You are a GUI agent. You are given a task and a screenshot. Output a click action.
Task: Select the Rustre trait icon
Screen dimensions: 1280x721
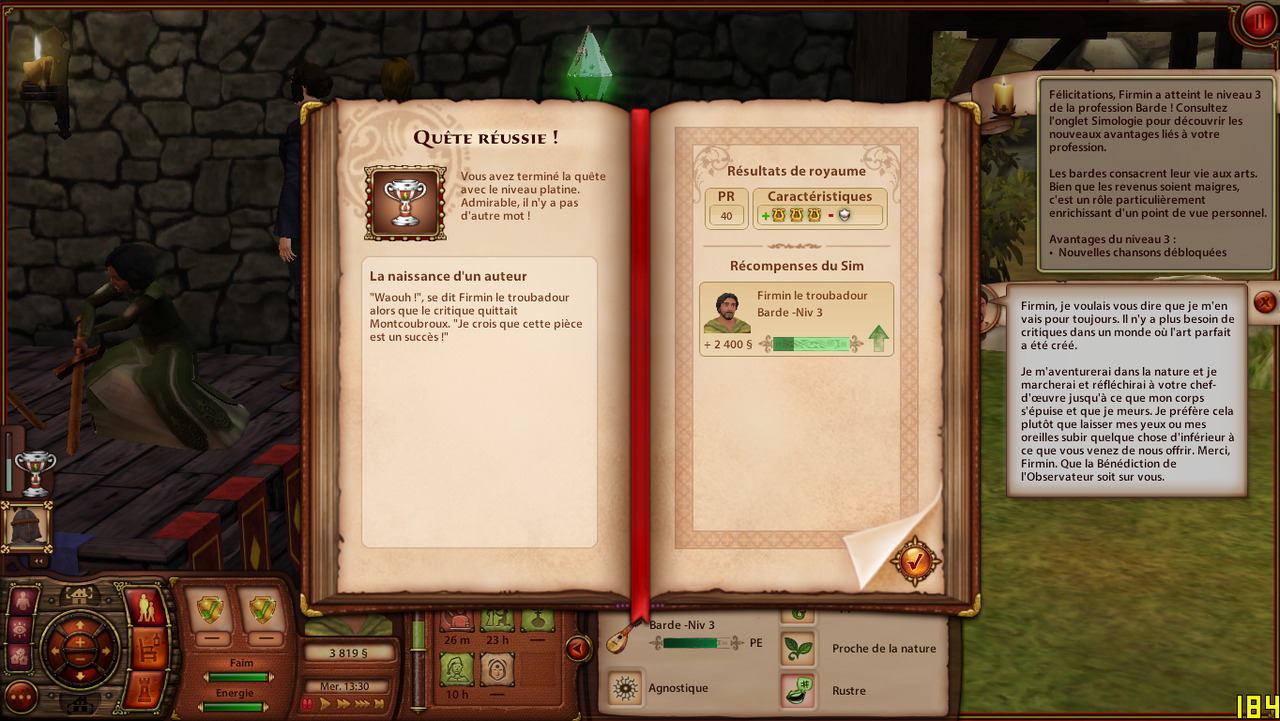point(797,690)
